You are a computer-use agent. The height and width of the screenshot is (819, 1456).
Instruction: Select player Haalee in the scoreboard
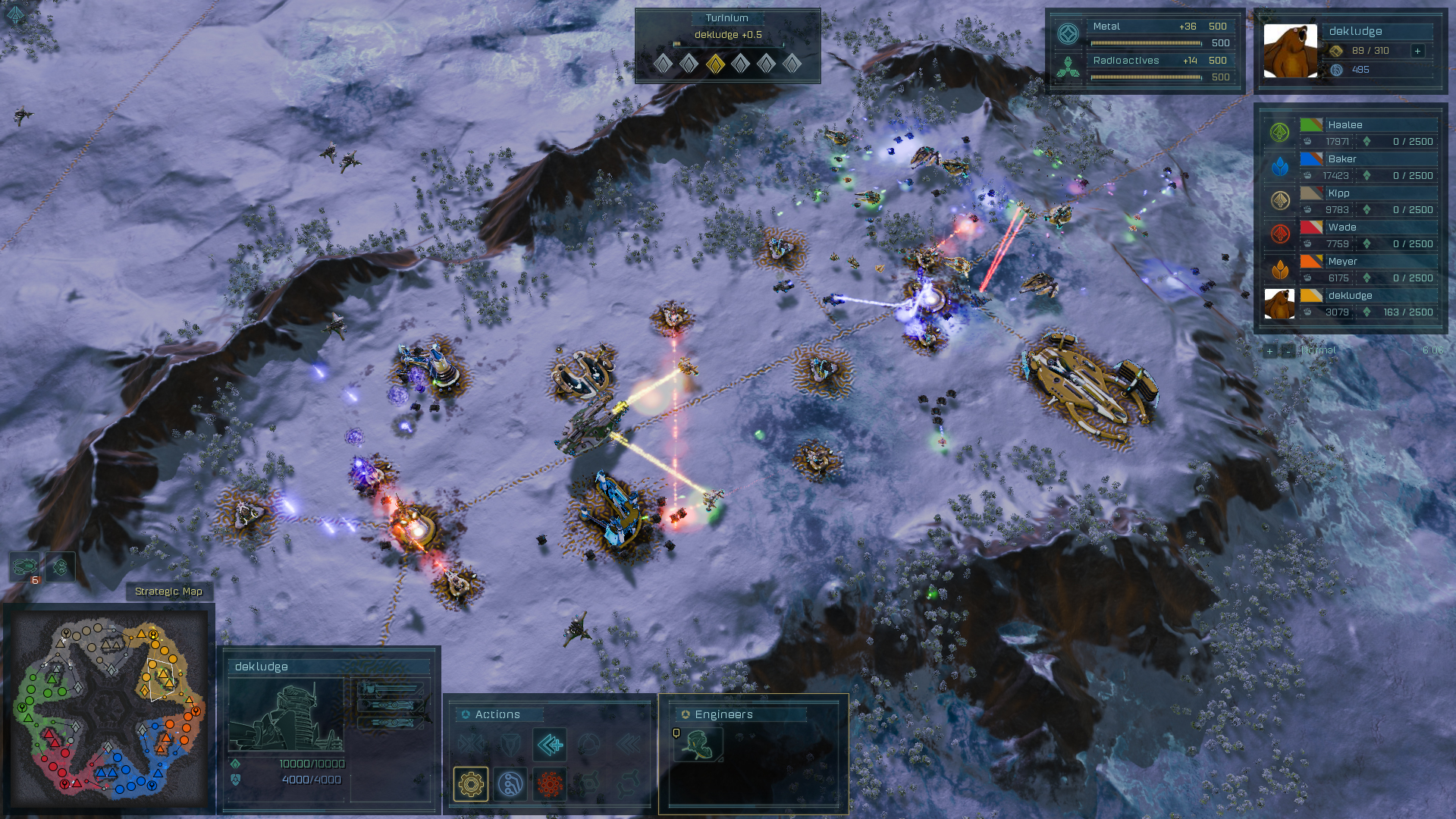point(1345,125)
